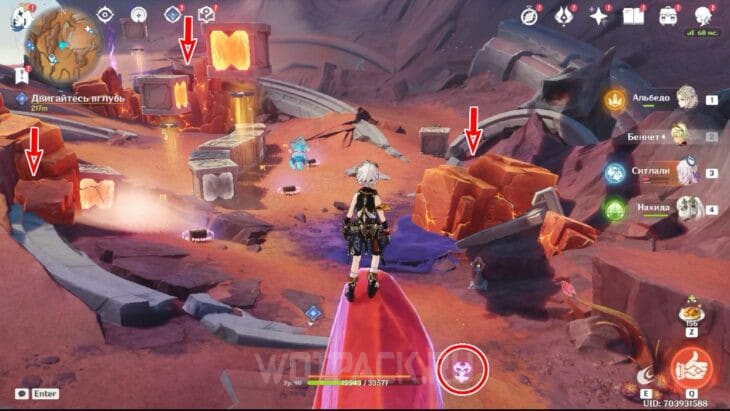This screenshot has height=411, width=730.
Task: Open the character portrait icon above ping
Action: click(702, 14)
